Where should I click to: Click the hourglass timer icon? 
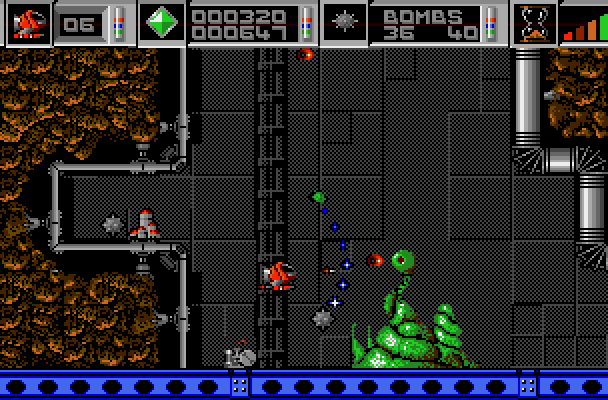(x=534, y=22)
